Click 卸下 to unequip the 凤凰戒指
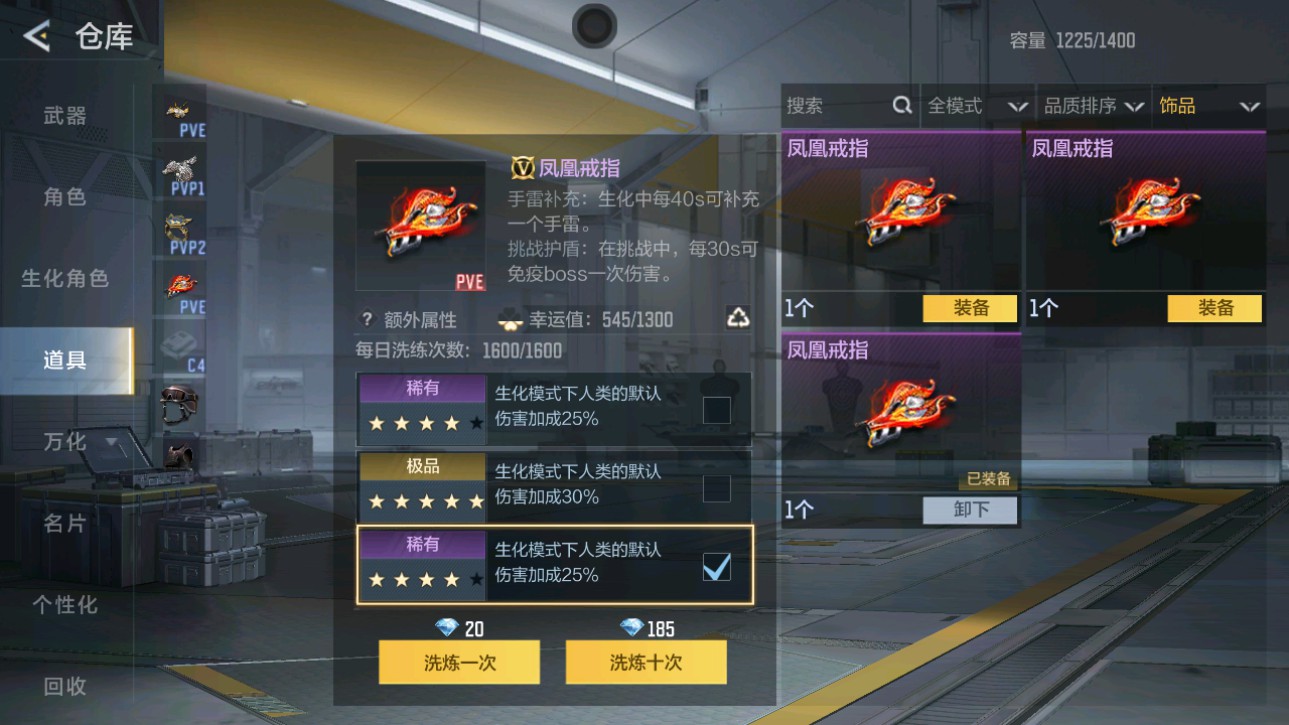This screenshot has height=725, width=1289. point(967,511)
